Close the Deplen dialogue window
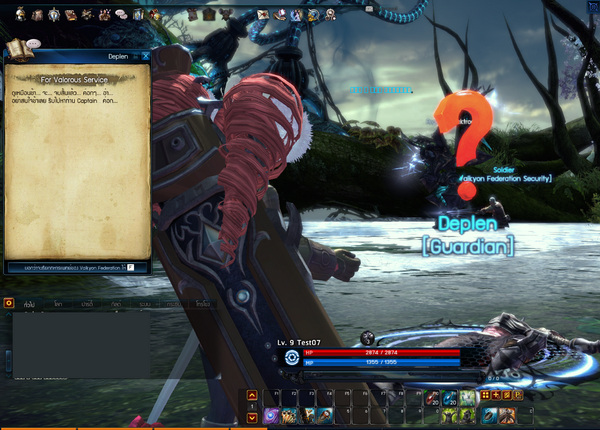 145,57
